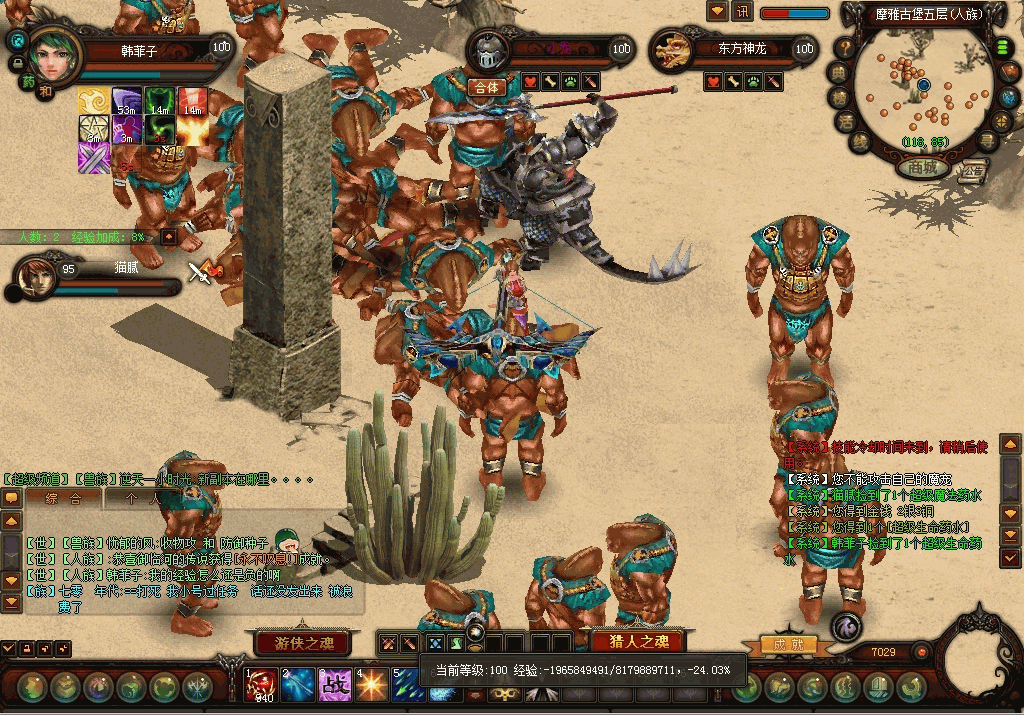Open the 公告 announcement scroll
Screen dimensions: 1024x715
click(x=972, y=170)
